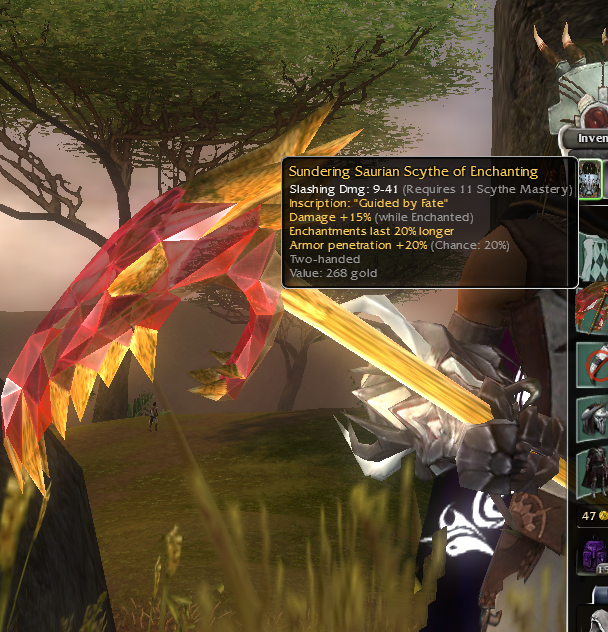Select the green-highlighted equipped weapon slot
Image resolution: width=608 pixels, height=632 pixels.
point(591,180)
